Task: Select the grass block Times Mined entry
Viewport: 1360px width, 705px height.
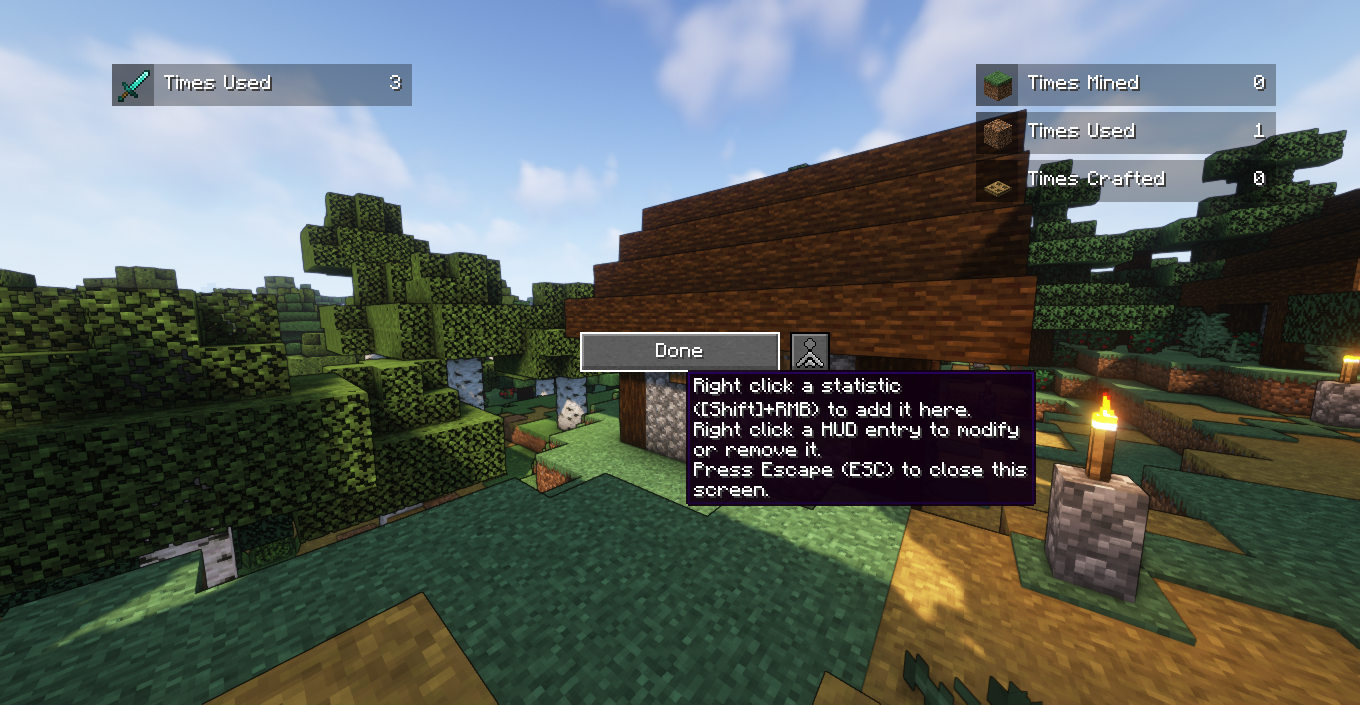Action: coord(1125,84)
